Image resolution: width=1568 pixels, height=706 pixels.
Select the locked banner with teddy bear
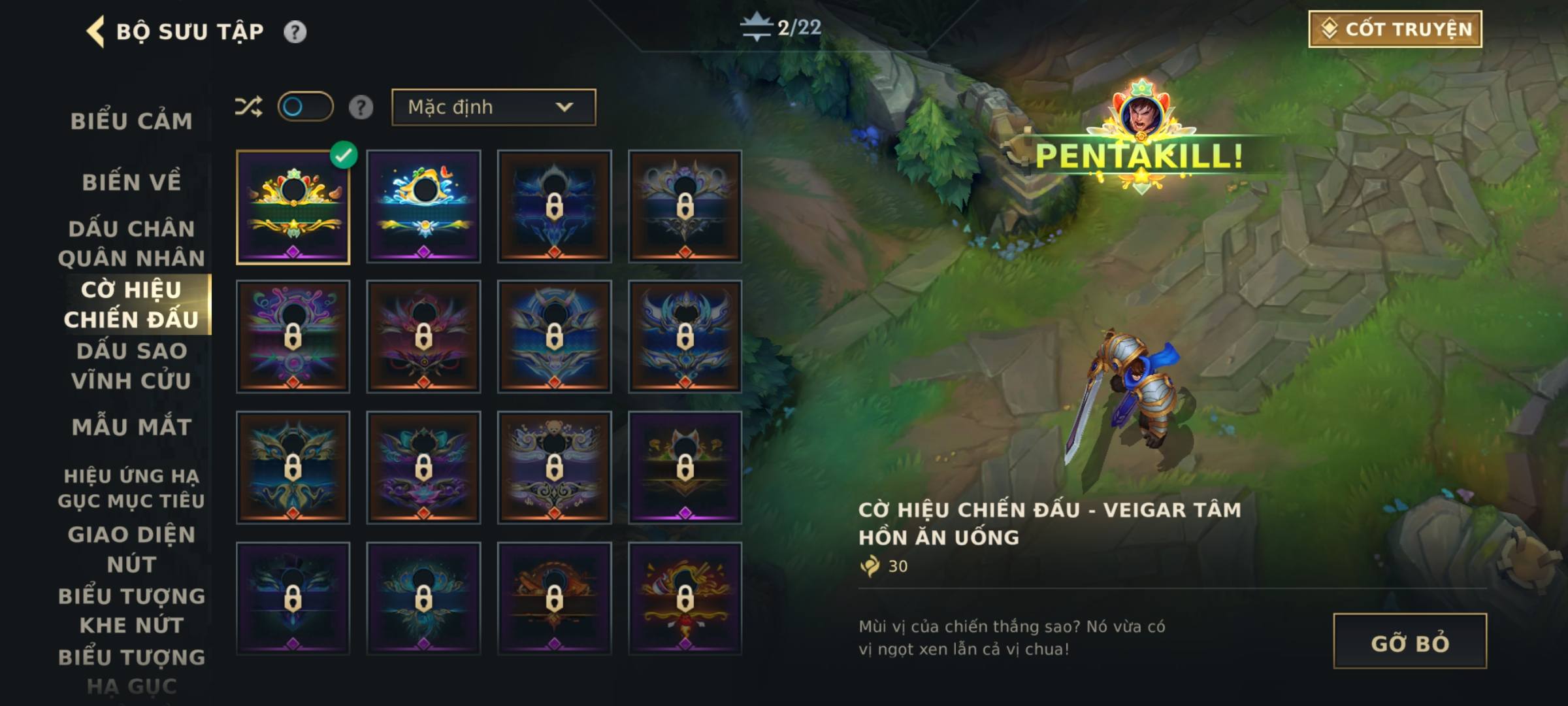[x=554, y=467]
